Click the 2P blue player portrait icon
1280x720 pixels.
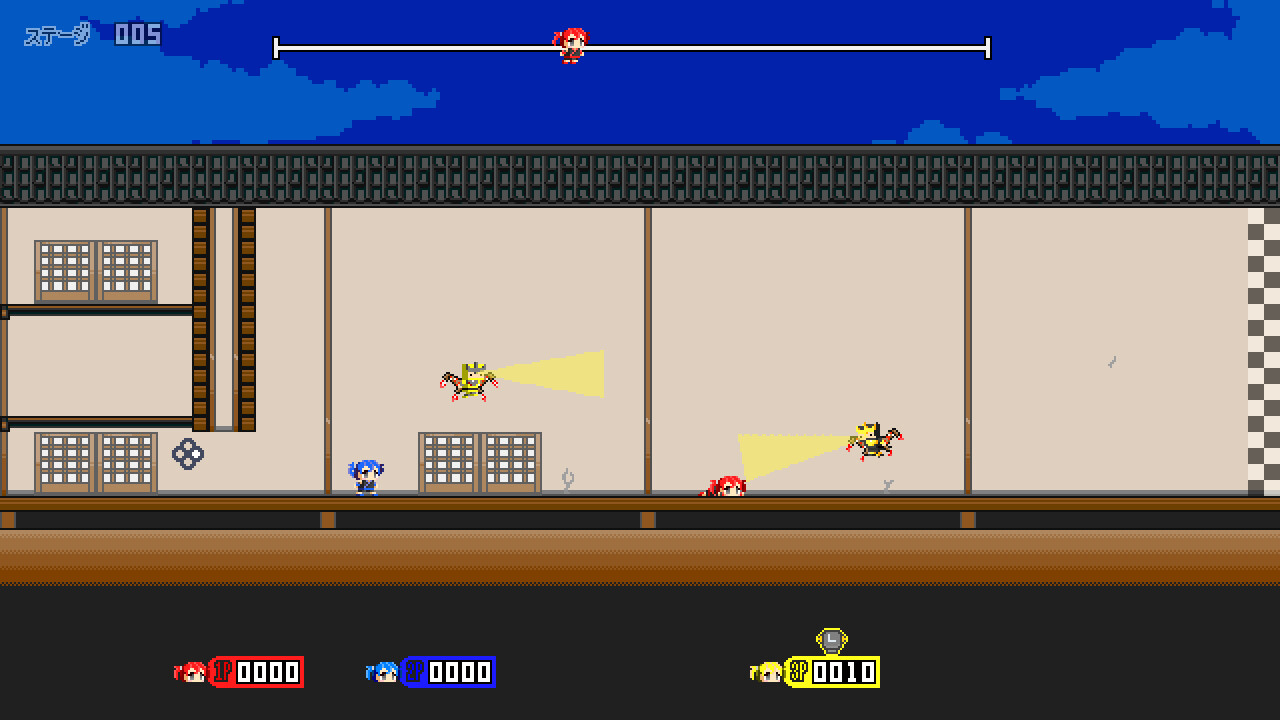[385, 671]
